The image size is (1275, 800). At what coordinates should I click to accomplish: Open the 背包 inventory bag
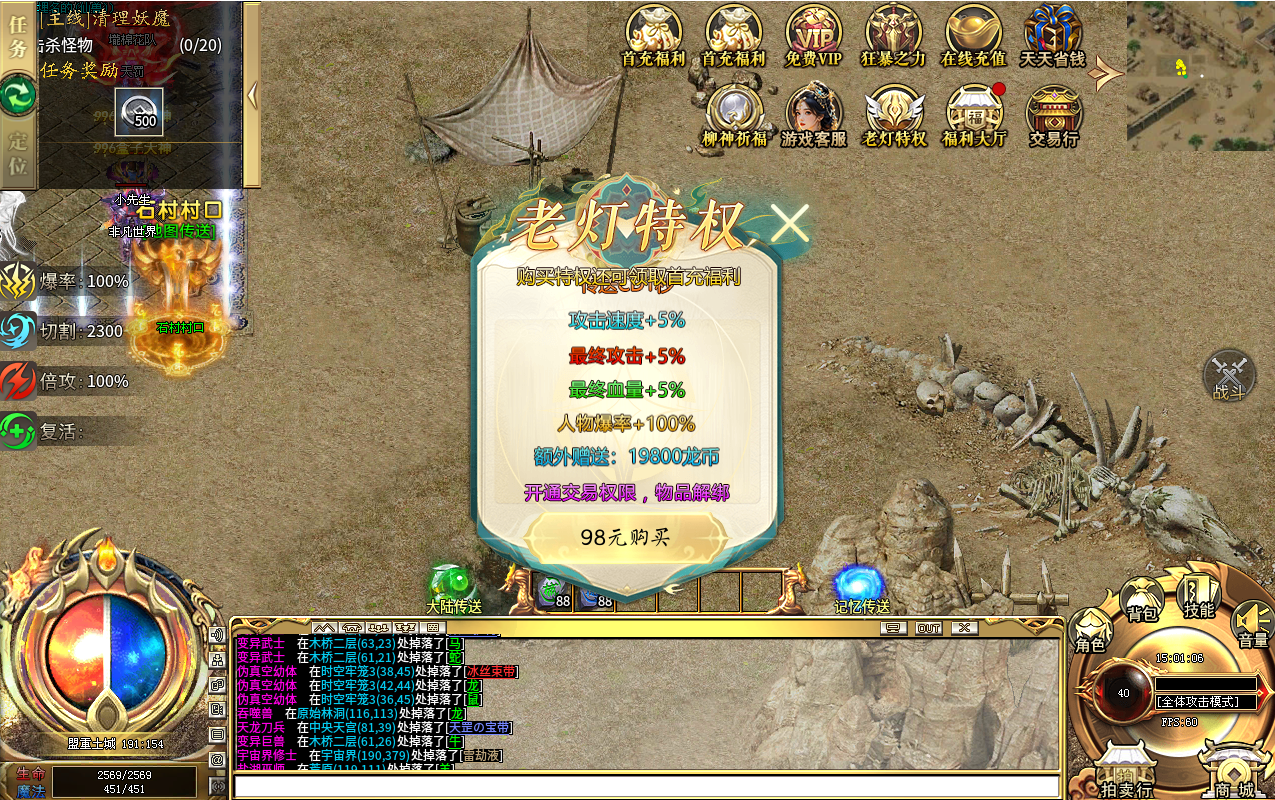1142,600
